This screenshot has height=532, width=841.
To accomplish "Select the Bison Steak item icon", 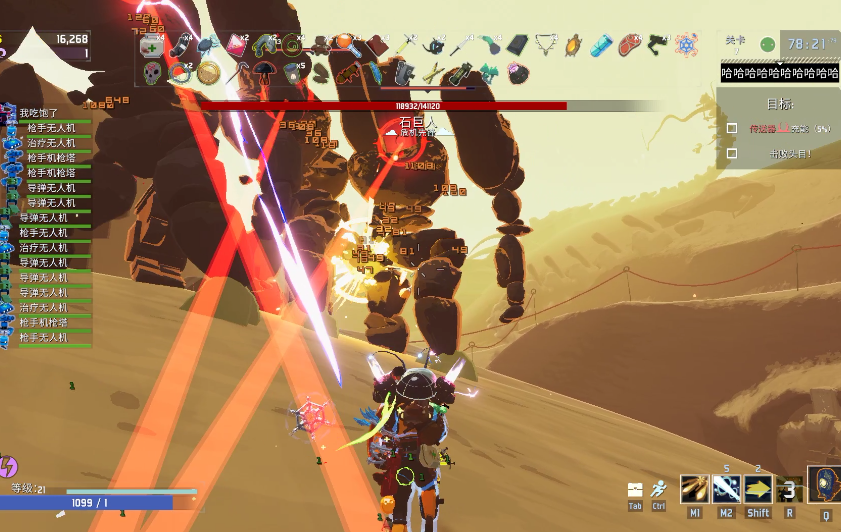I will [x=629, y=45].
